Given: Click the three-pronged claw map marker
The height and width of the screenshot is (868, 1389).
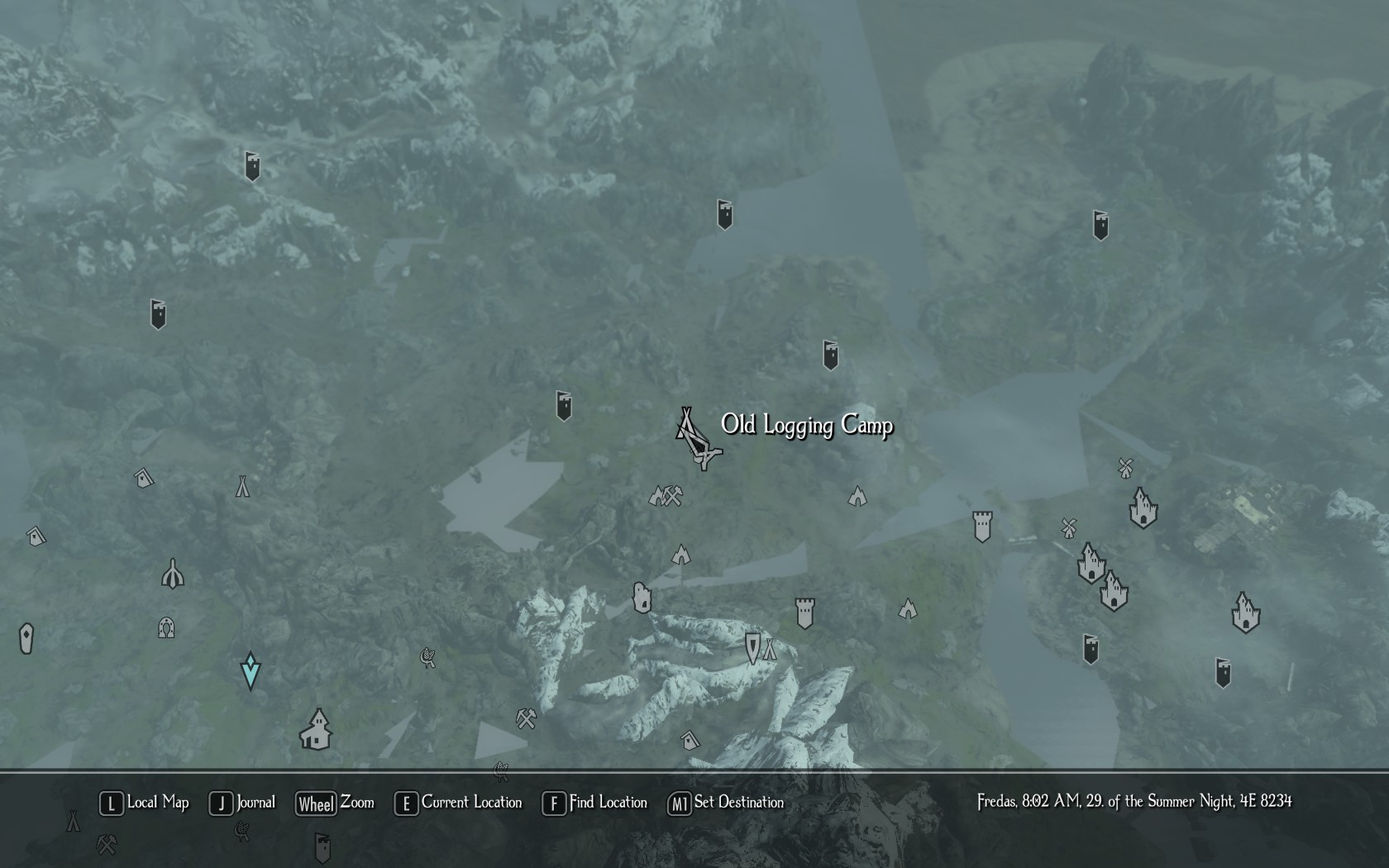Looking at the screenshot, I should [x=172, y=573].
